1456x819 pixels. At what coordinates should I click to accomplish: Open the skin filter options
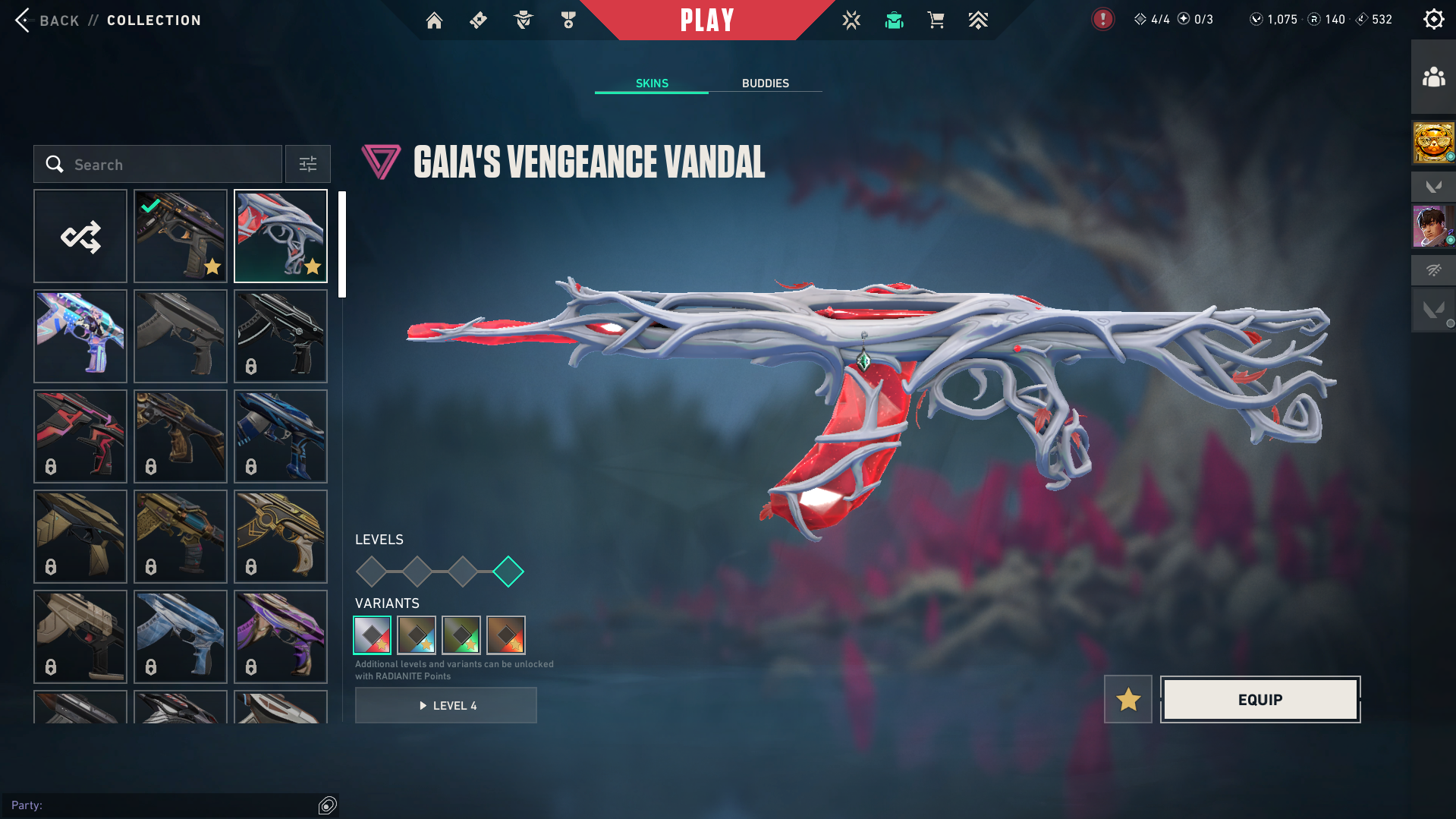308,165
